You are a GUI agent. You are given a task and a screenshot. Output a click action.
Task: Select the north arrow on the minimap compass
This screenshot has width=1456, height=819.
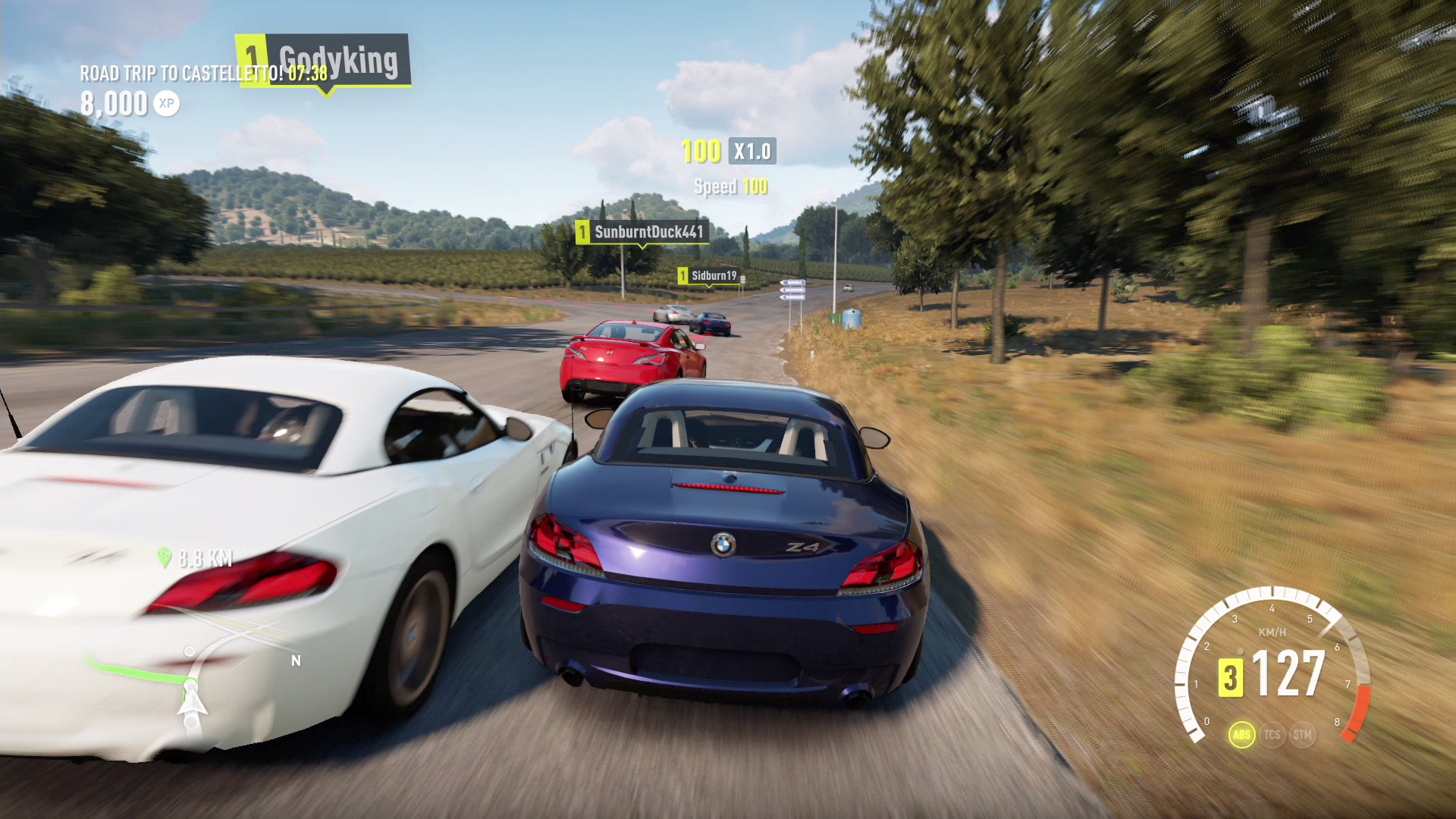[295, 661]
